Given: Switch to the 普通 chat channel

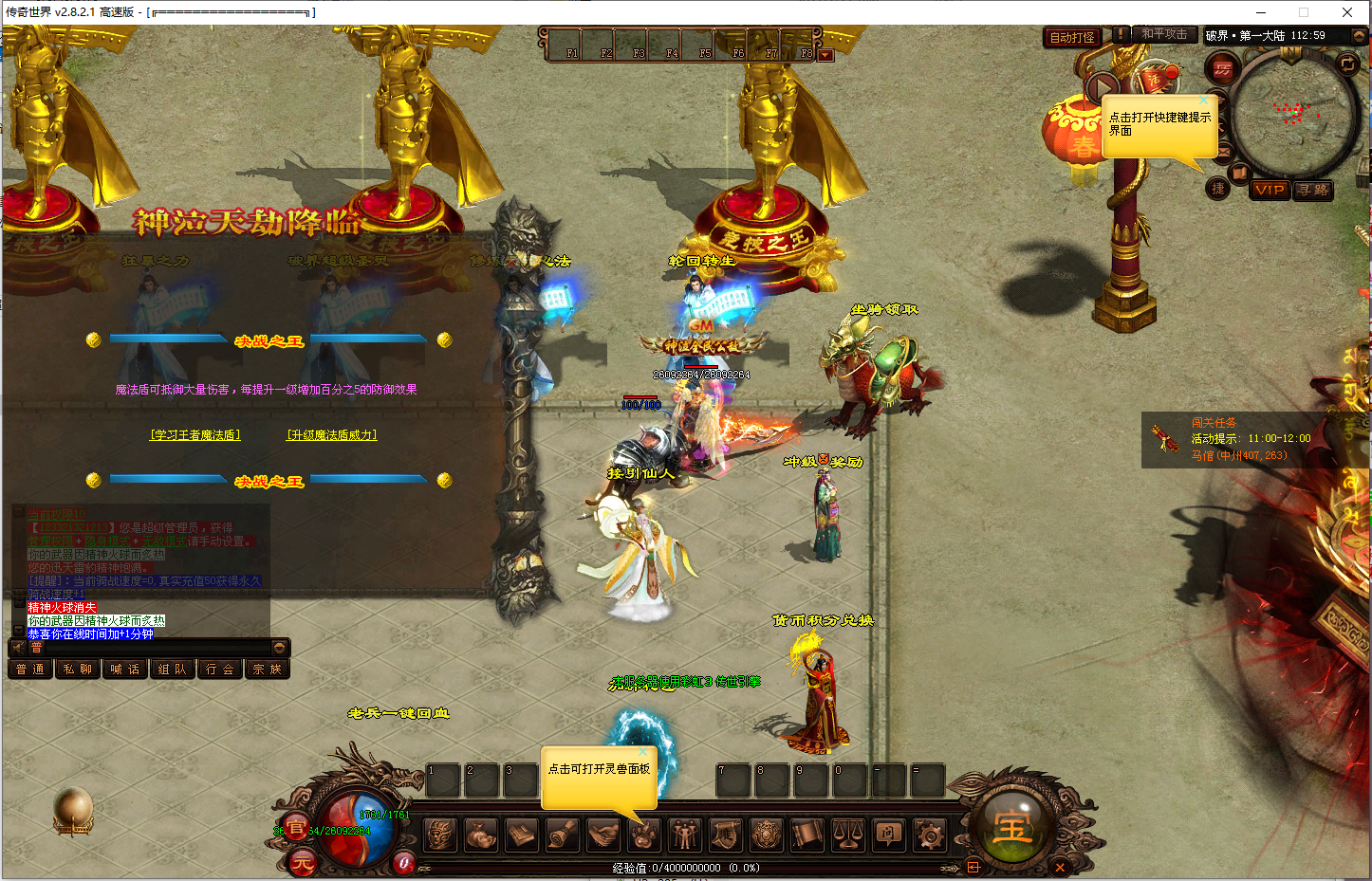Looking at the screenshot, I should click(x=29, y=669).
